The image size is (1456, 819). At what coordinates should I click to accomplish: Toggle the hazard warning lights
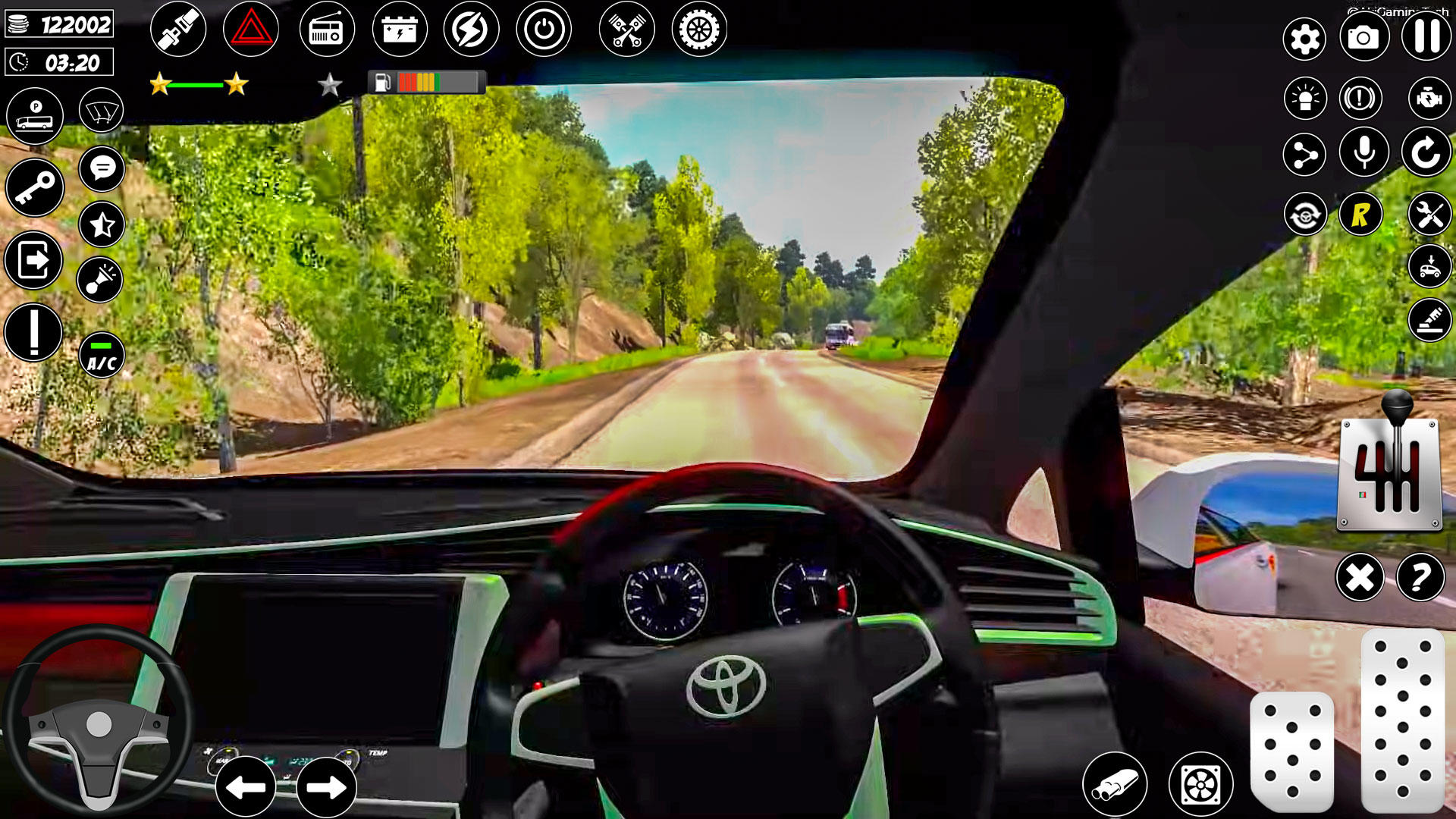252,28
